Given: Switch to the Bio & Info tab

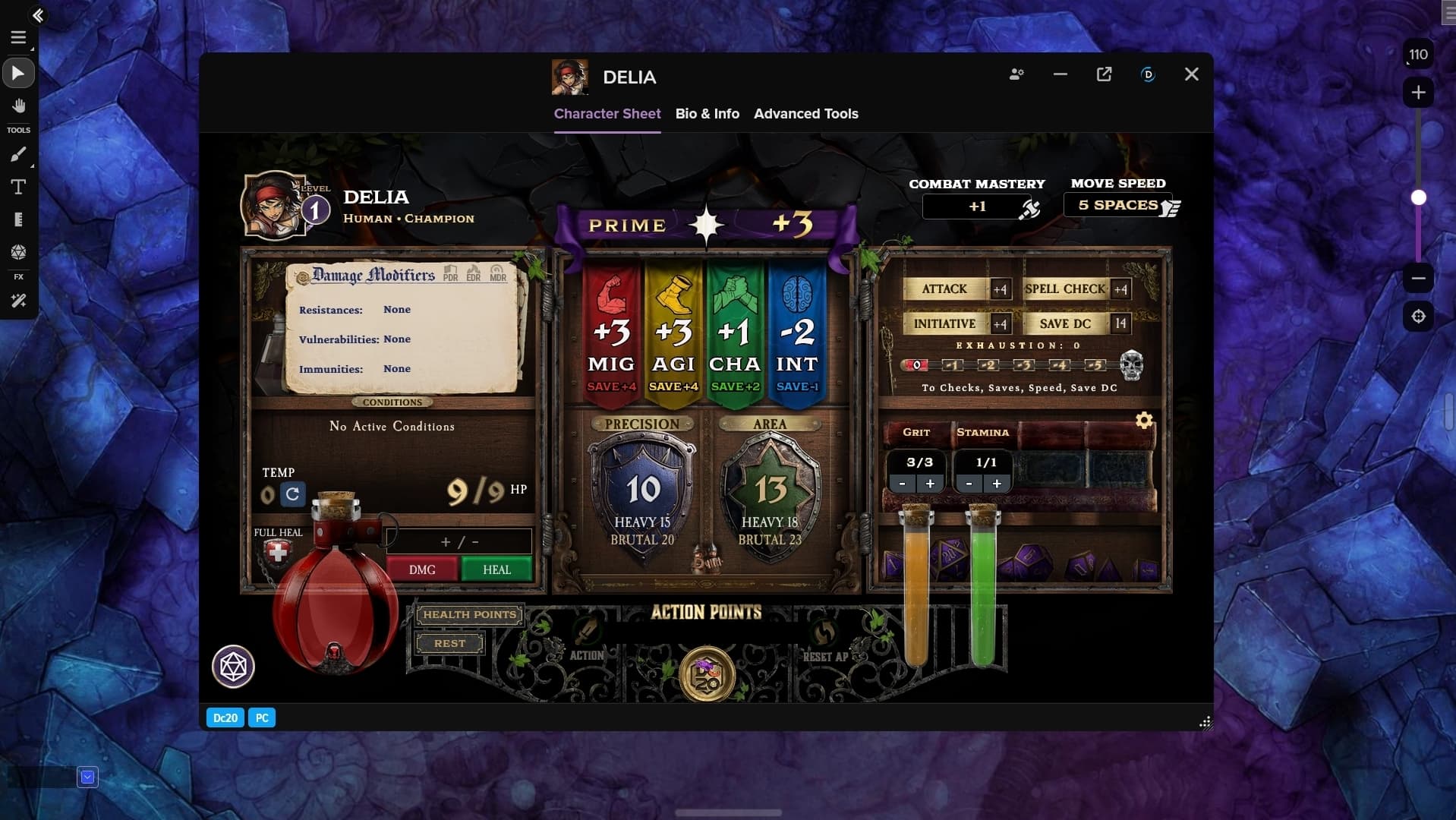Looking at the screenshot, I should [x=707, y=114].
